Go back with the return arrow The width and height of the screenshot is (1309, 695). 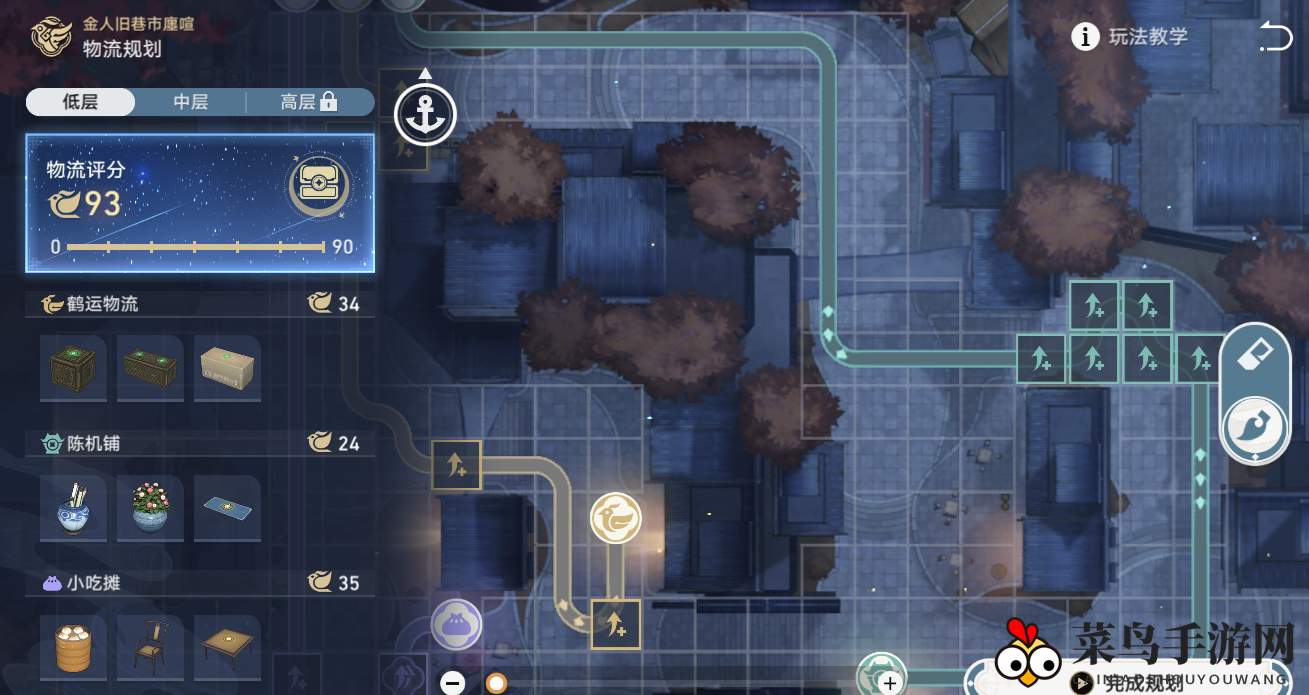[x=1276, y=37]
